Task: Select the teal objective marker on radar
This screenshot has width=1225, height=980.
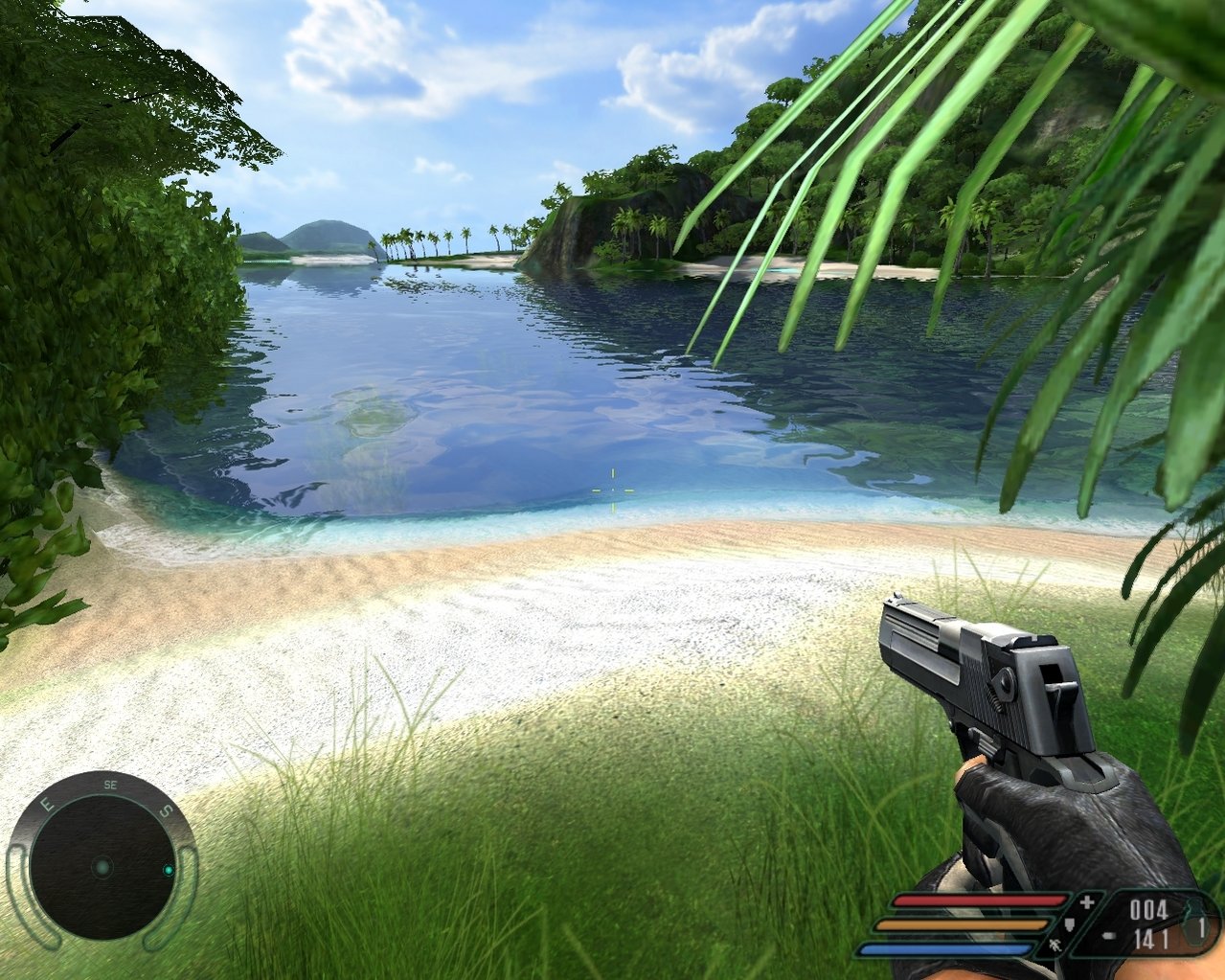Action: pyautogui.click(x=169, y=870)
